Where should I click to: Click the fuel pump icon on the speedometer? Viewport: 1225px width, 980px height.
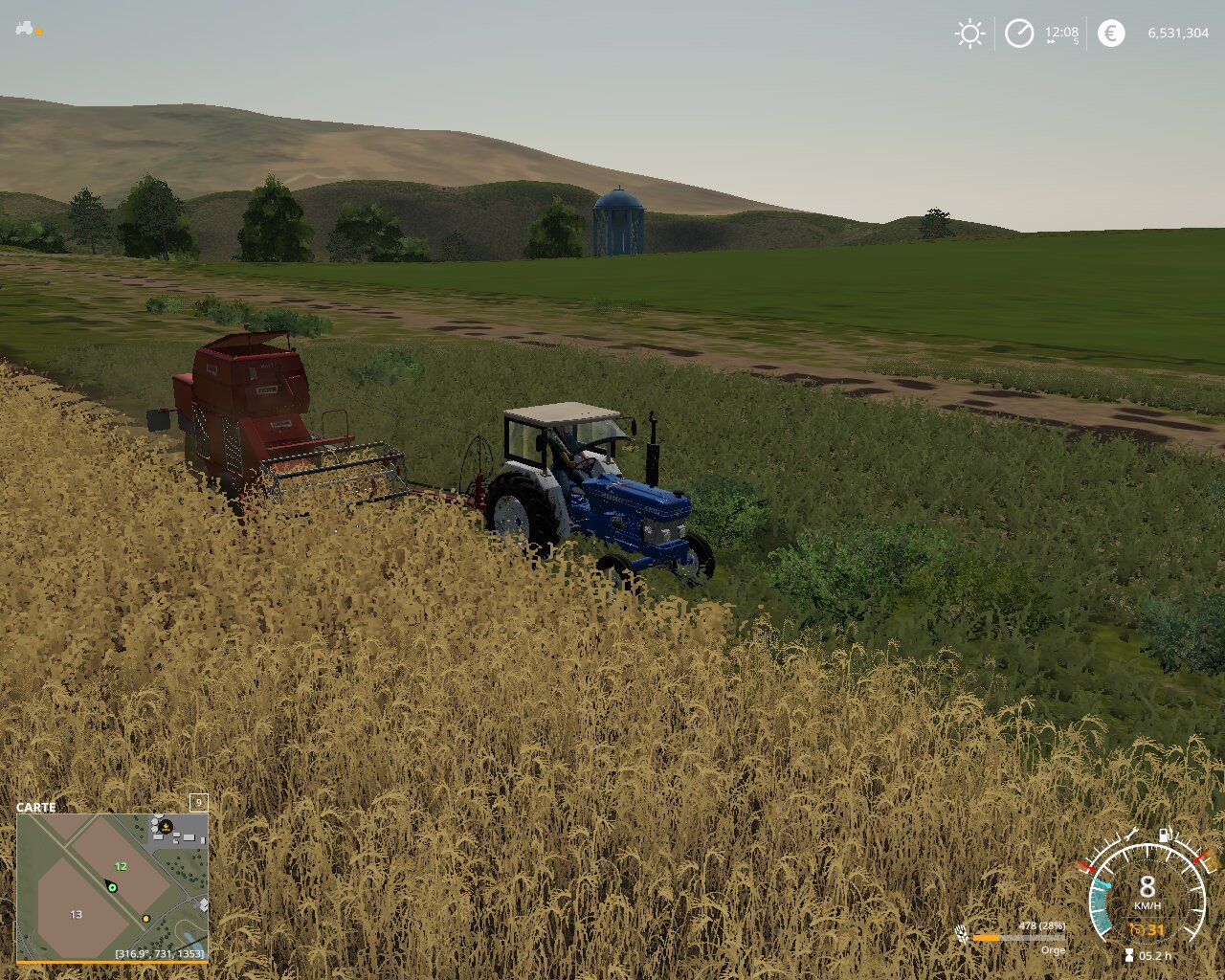click(1165, 835)
